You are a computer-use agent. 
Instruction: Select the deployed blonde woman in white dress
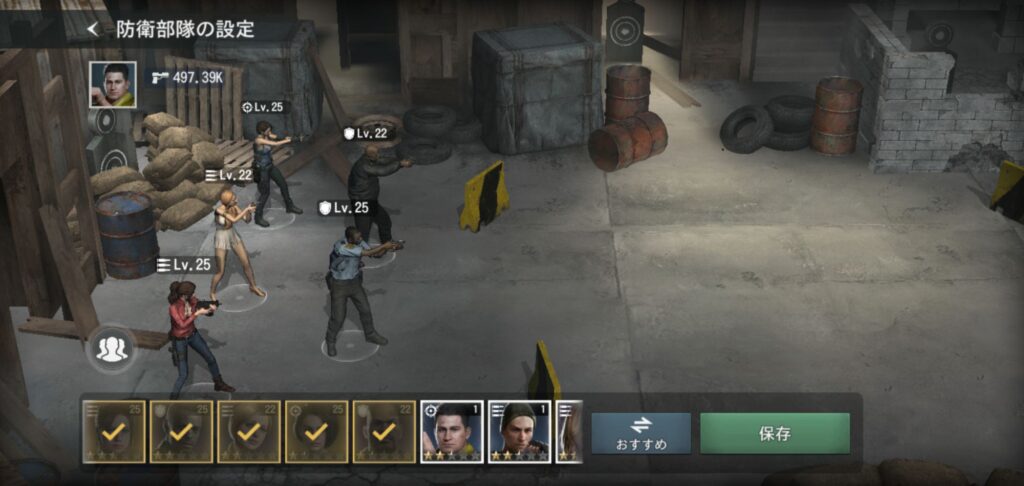pyautogui.click(x=231, y=241)
